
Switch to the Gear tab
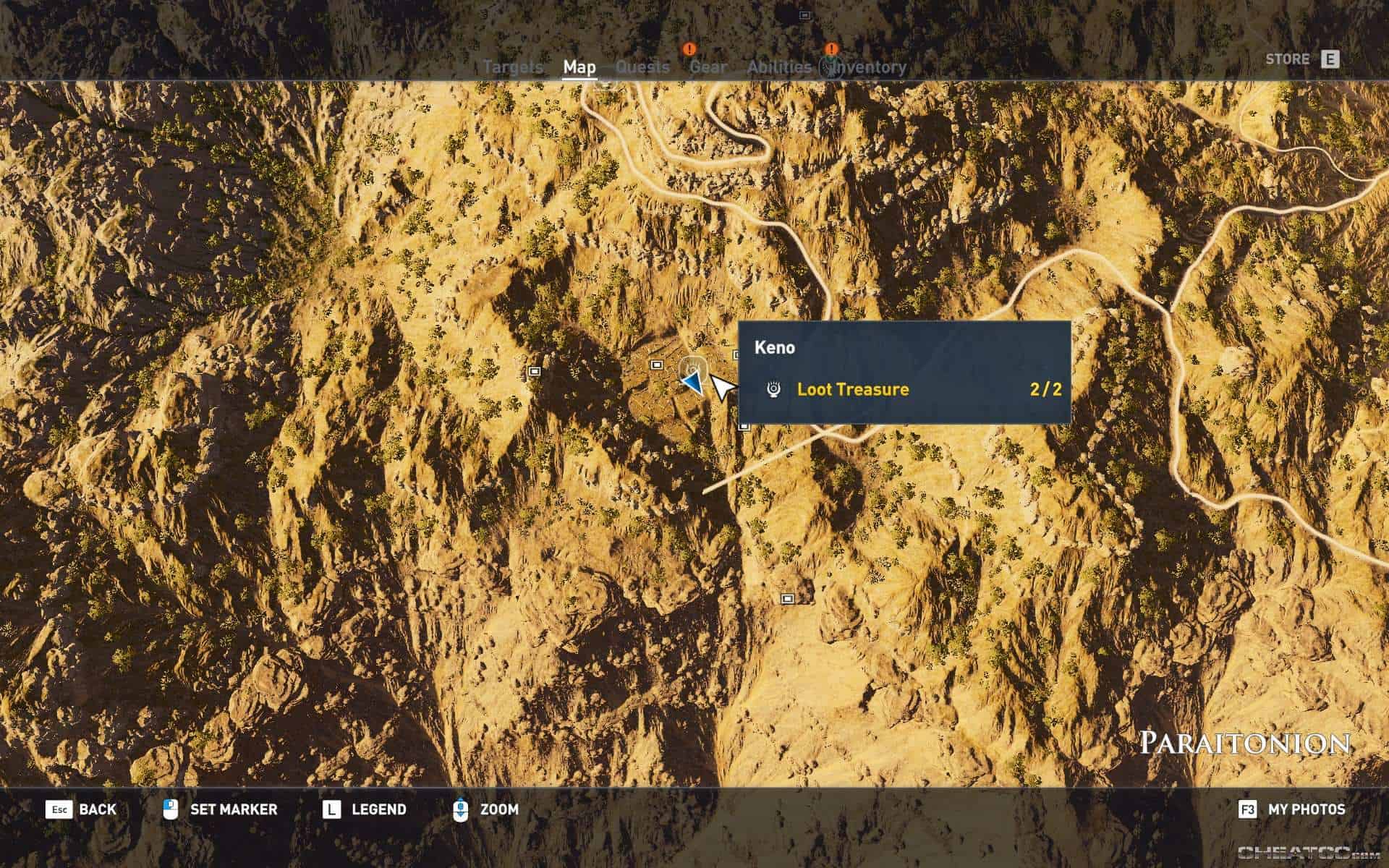(708, 67)
